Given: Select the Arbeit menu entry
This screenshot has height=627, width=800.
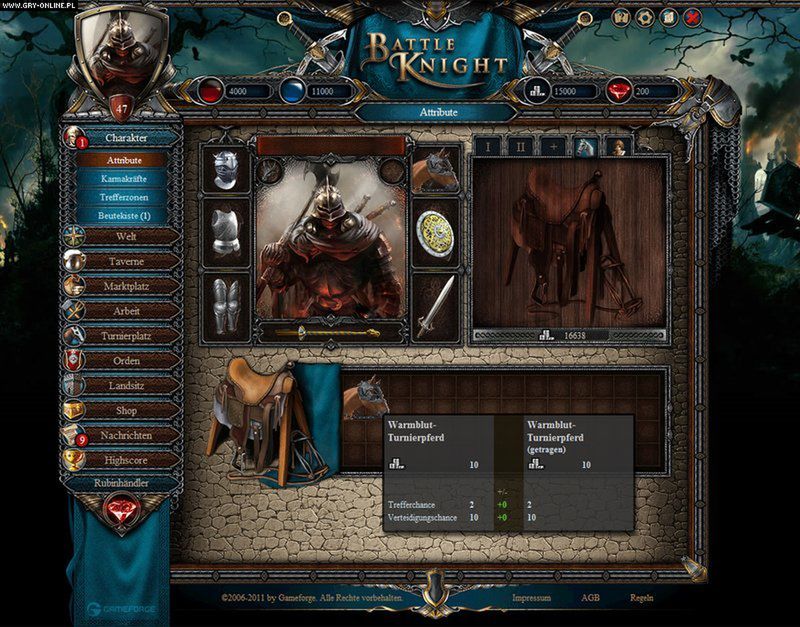Looking at the screenshot, I should click(x=126, y=311).
